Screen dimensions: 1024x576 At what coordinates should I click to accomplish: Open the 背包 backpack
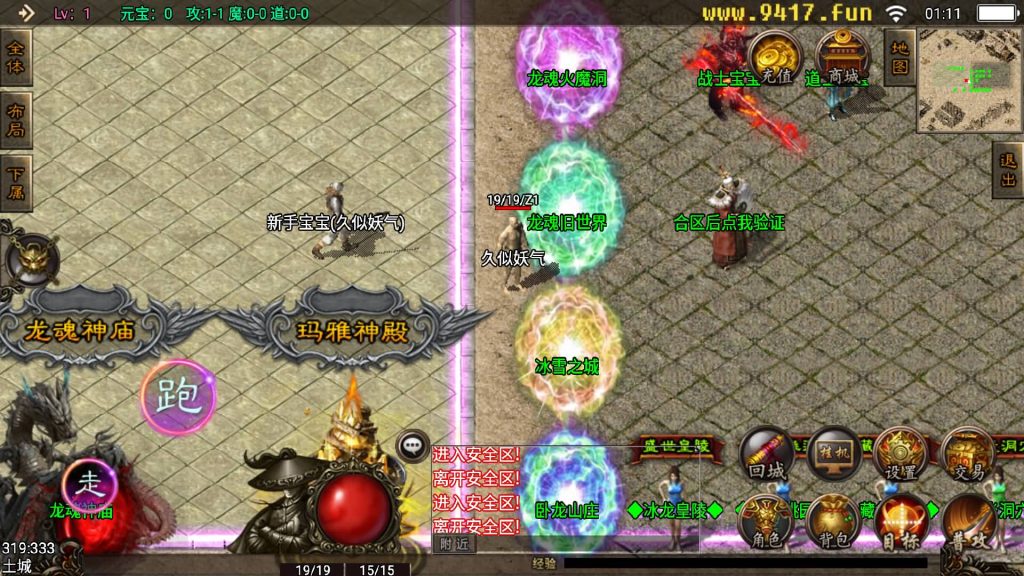834,522
